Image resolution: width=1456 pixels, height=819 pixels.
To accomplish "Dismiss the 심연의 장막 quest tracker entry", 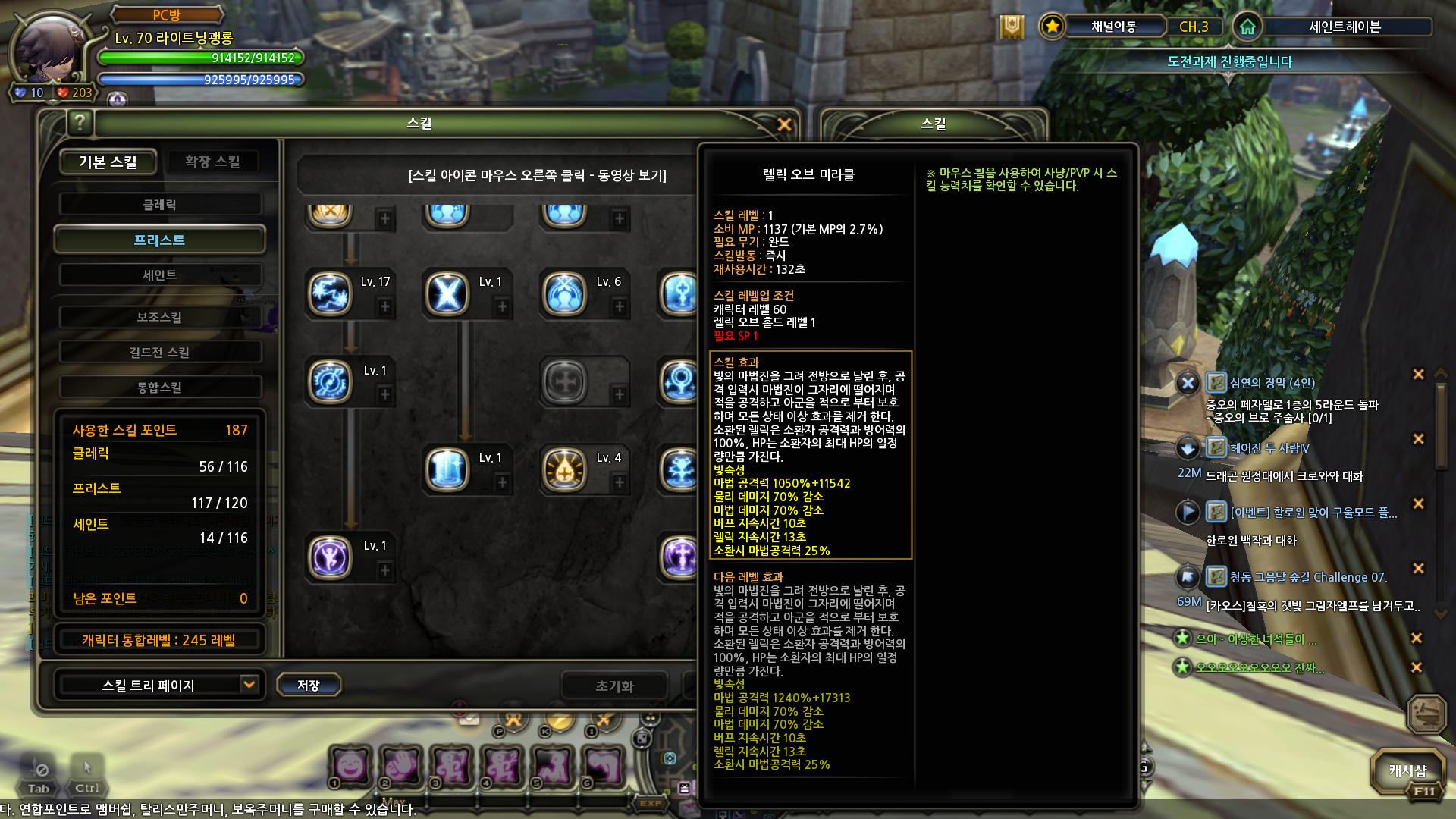I will (1417, 374).
